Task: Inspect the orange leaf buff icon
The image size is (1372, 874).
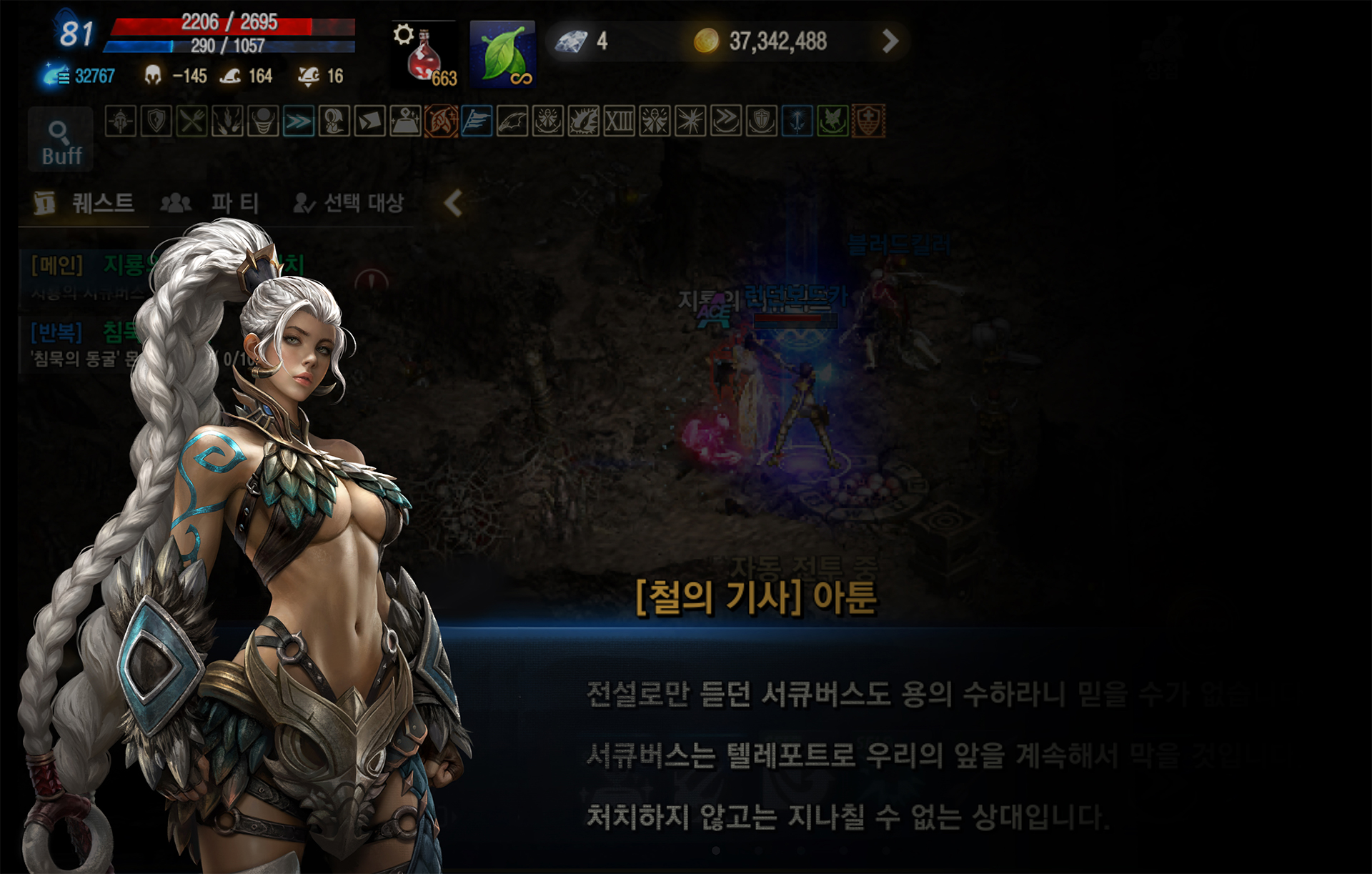Action: coord(441,121)
